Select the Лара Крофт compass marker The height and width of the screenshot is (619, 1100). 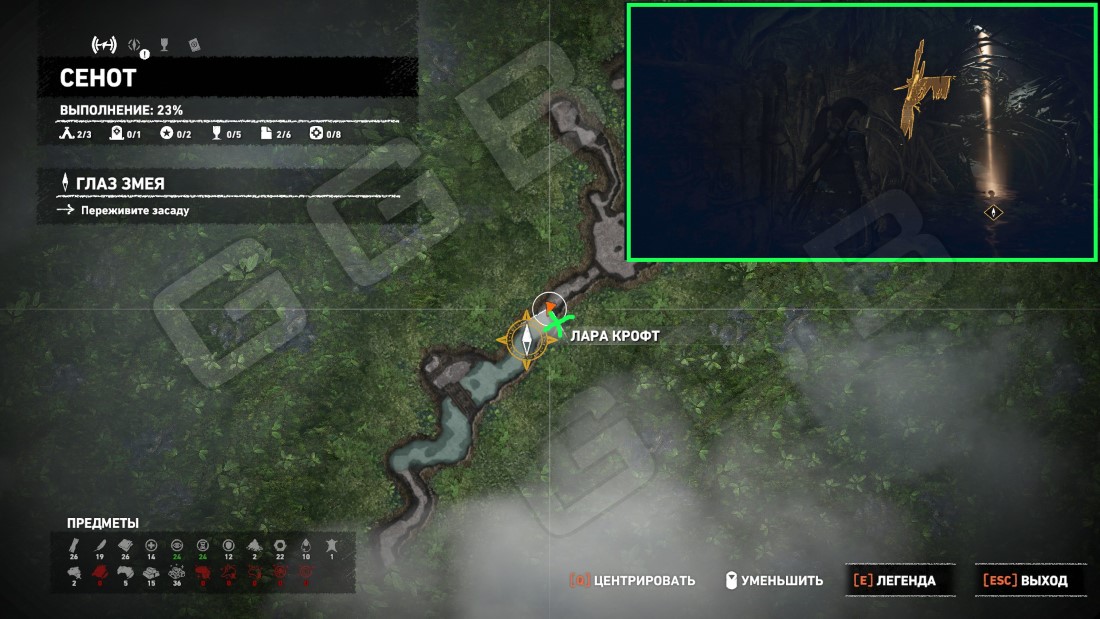[526, 339]
